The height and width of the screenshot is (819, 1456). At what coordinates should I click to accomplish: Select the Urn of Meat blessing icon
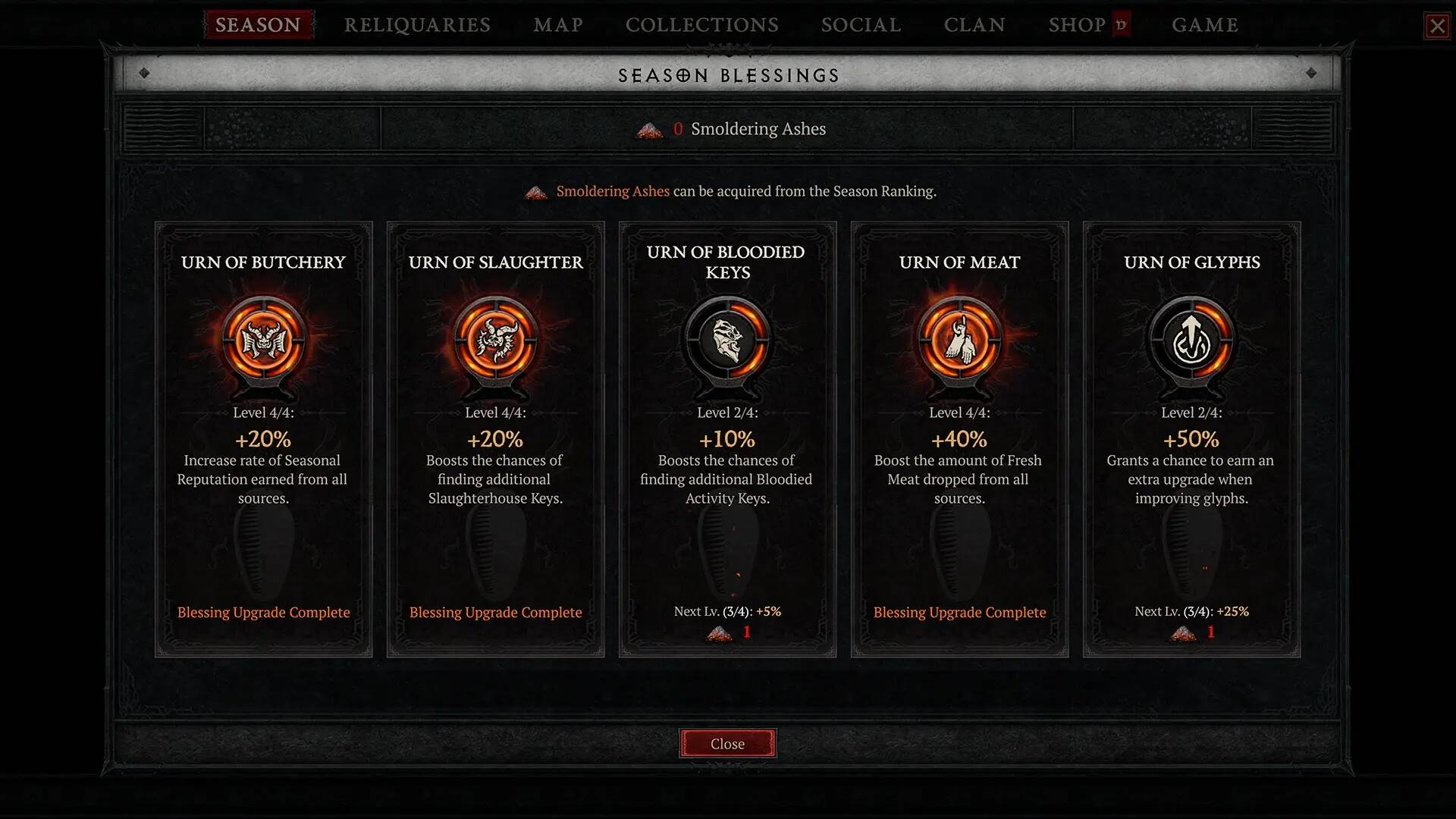pos(959,340)
